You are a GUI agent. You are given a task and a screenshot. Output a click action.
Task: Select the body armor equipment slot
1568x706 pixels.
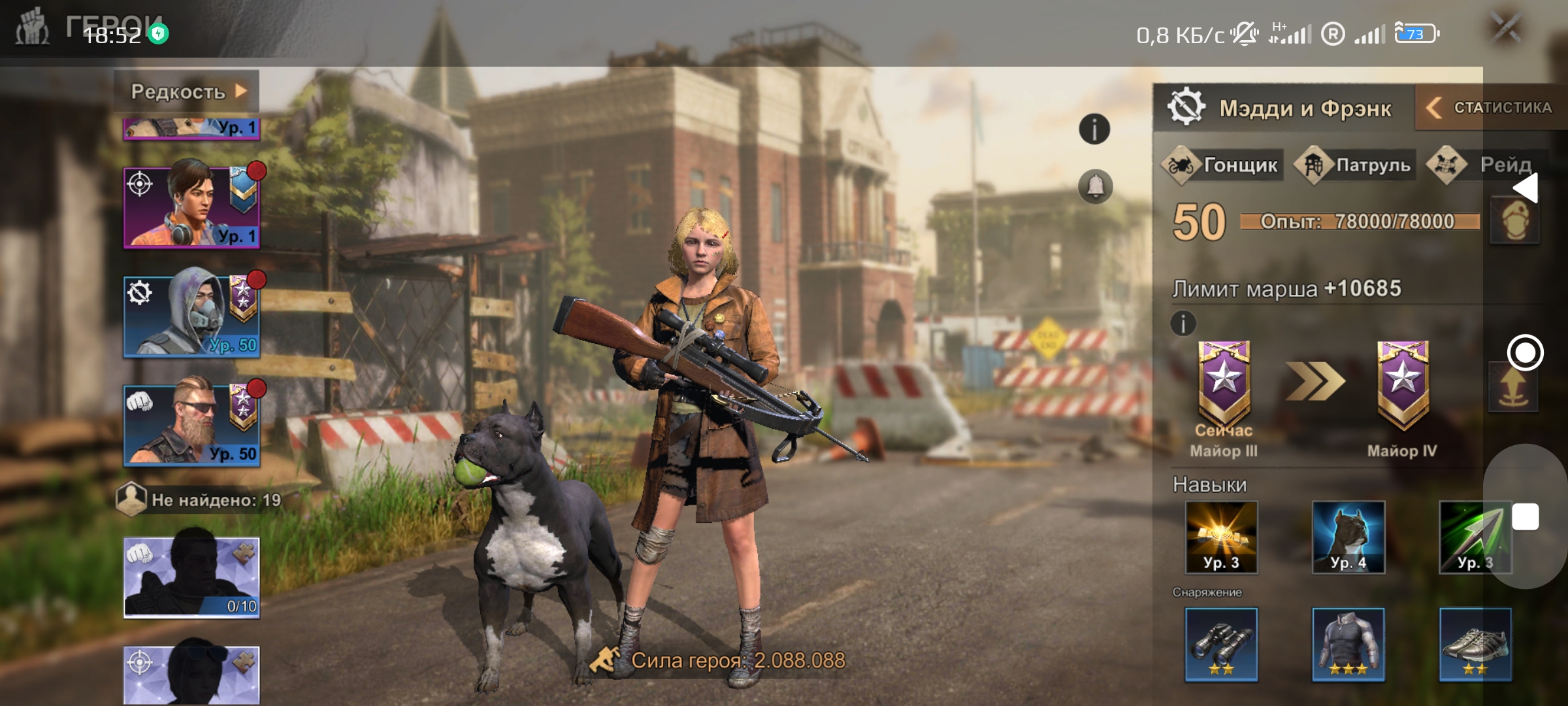[1348, 645]
